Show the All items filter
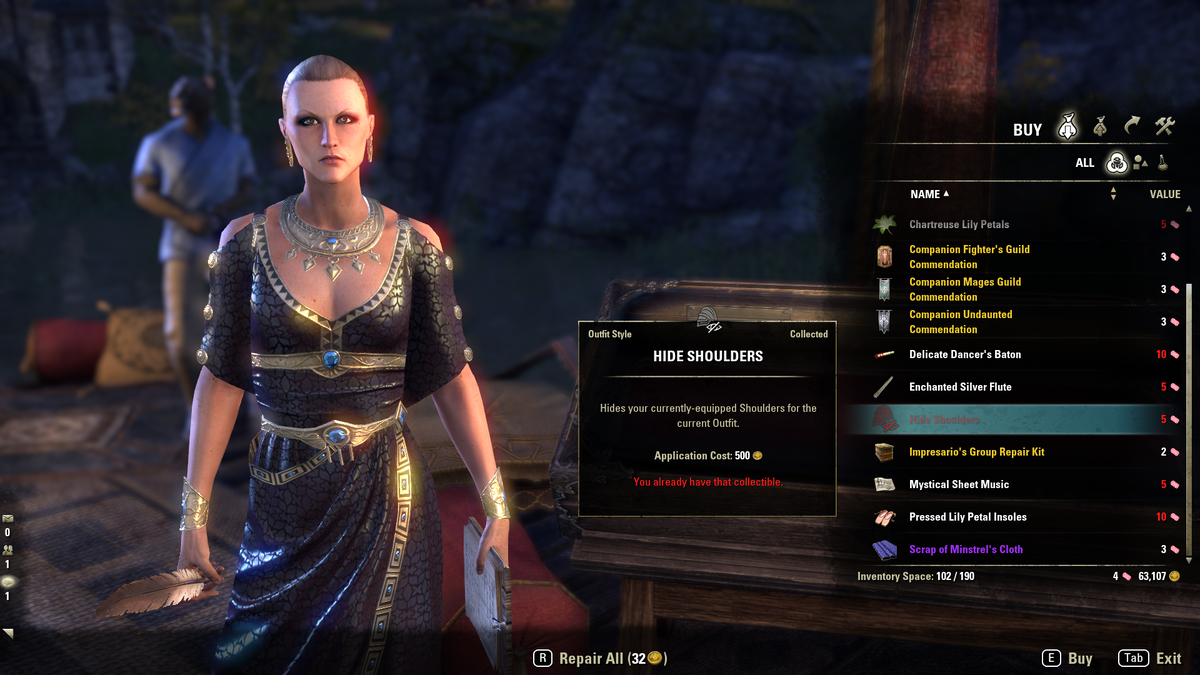This screenshot has width=1200, height=675. click(1116, 162)
